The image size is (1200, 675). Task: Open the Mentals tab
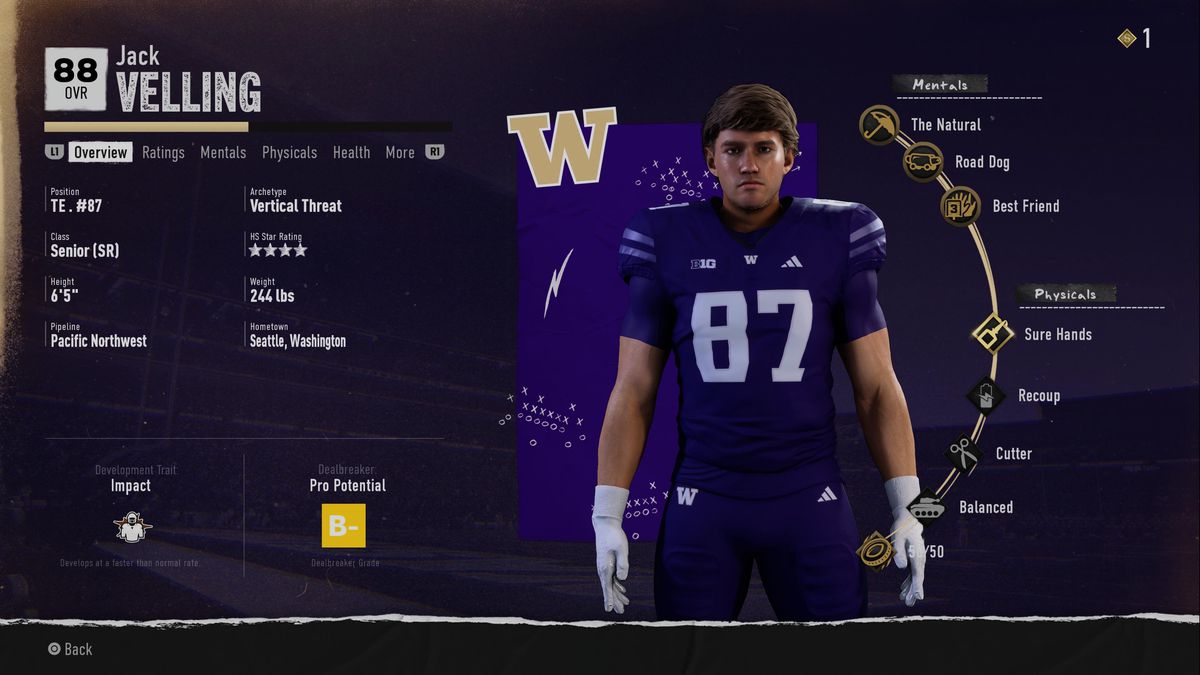pyautogui.click(x=223, y=152)
